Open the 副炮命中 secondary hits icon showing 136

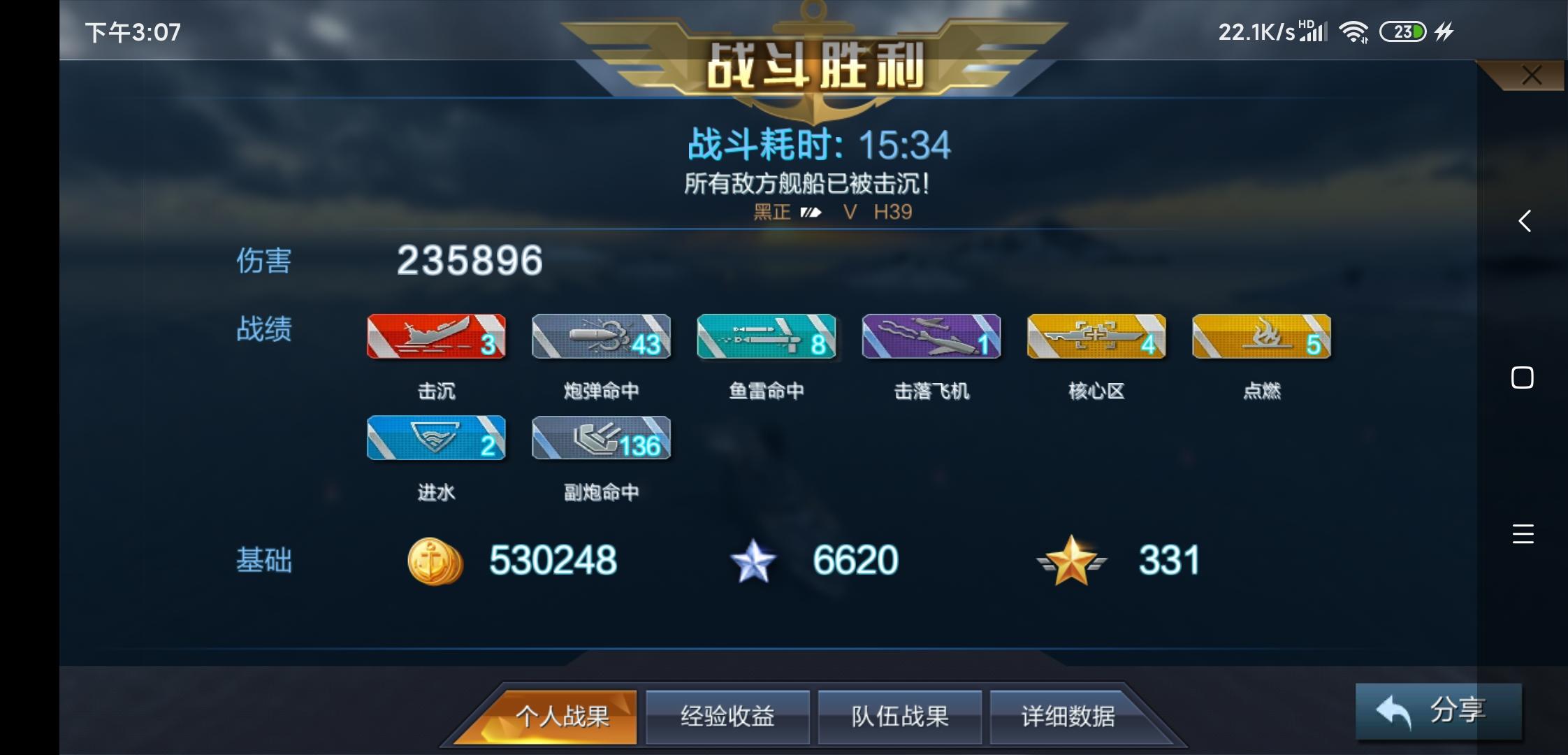pyautogui.click(x=601, y=438)
